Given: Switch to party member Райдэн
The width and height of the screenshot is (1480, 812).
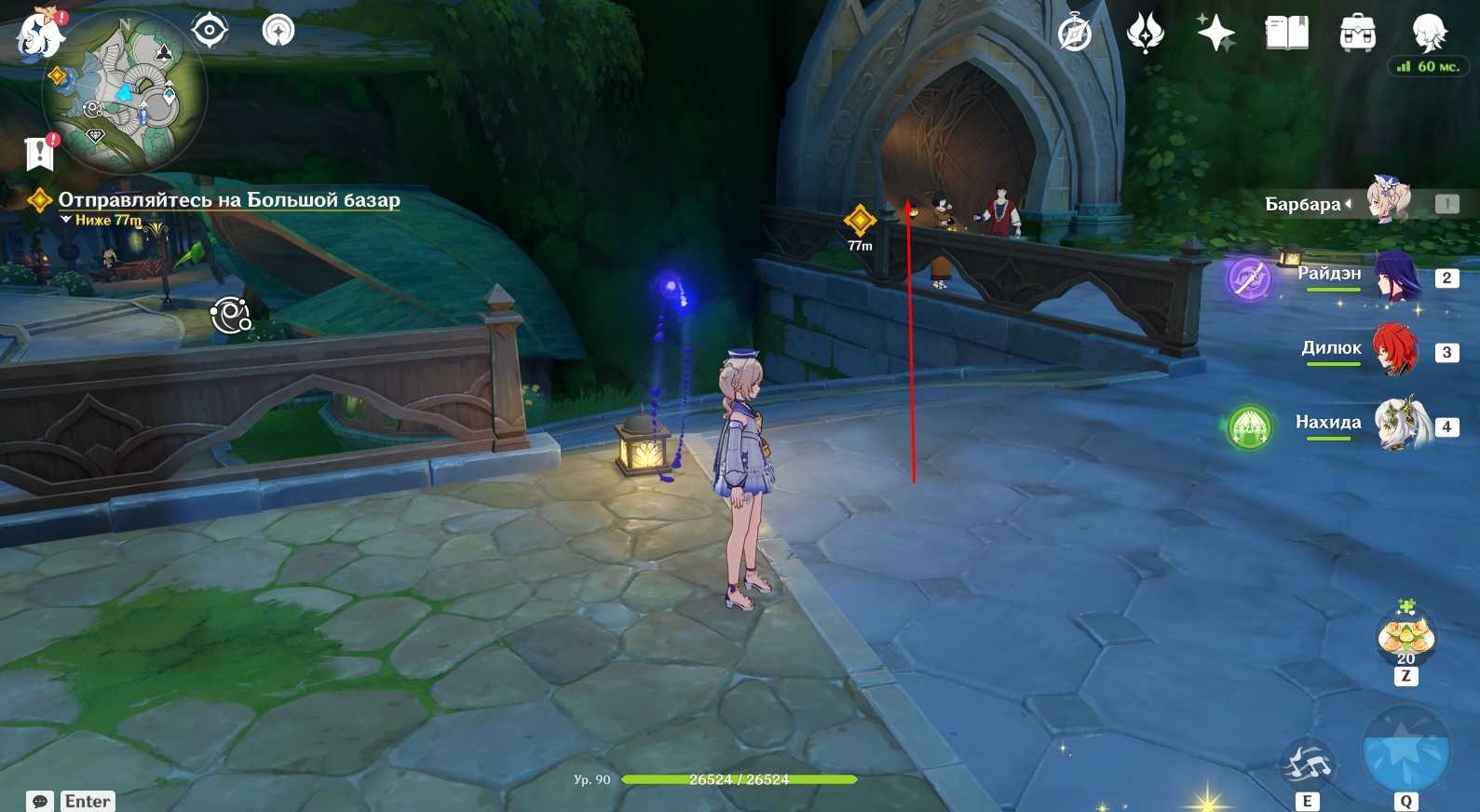Looking at the screenshot, I should 1395,277.
